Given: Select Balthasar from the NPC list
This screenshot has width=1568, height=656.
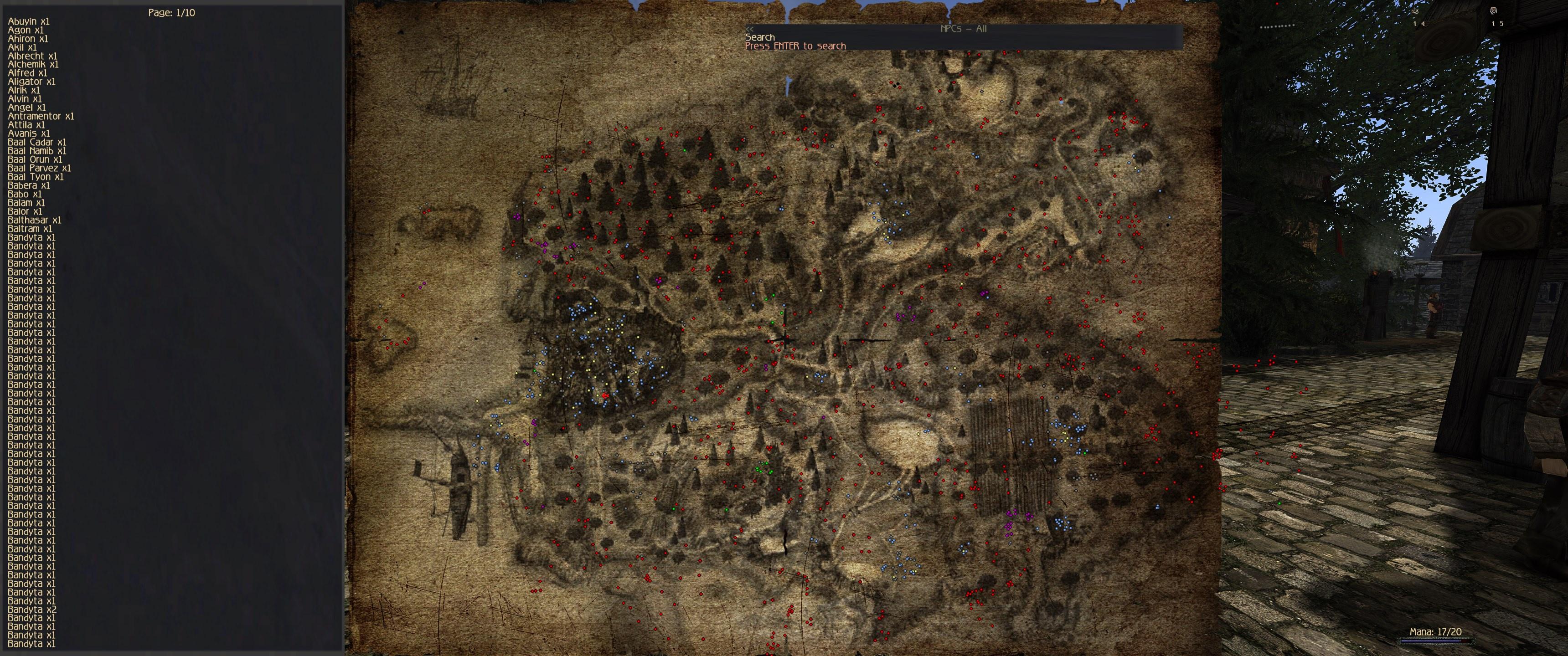Looking at the screenshot, I should click(35, 220).
